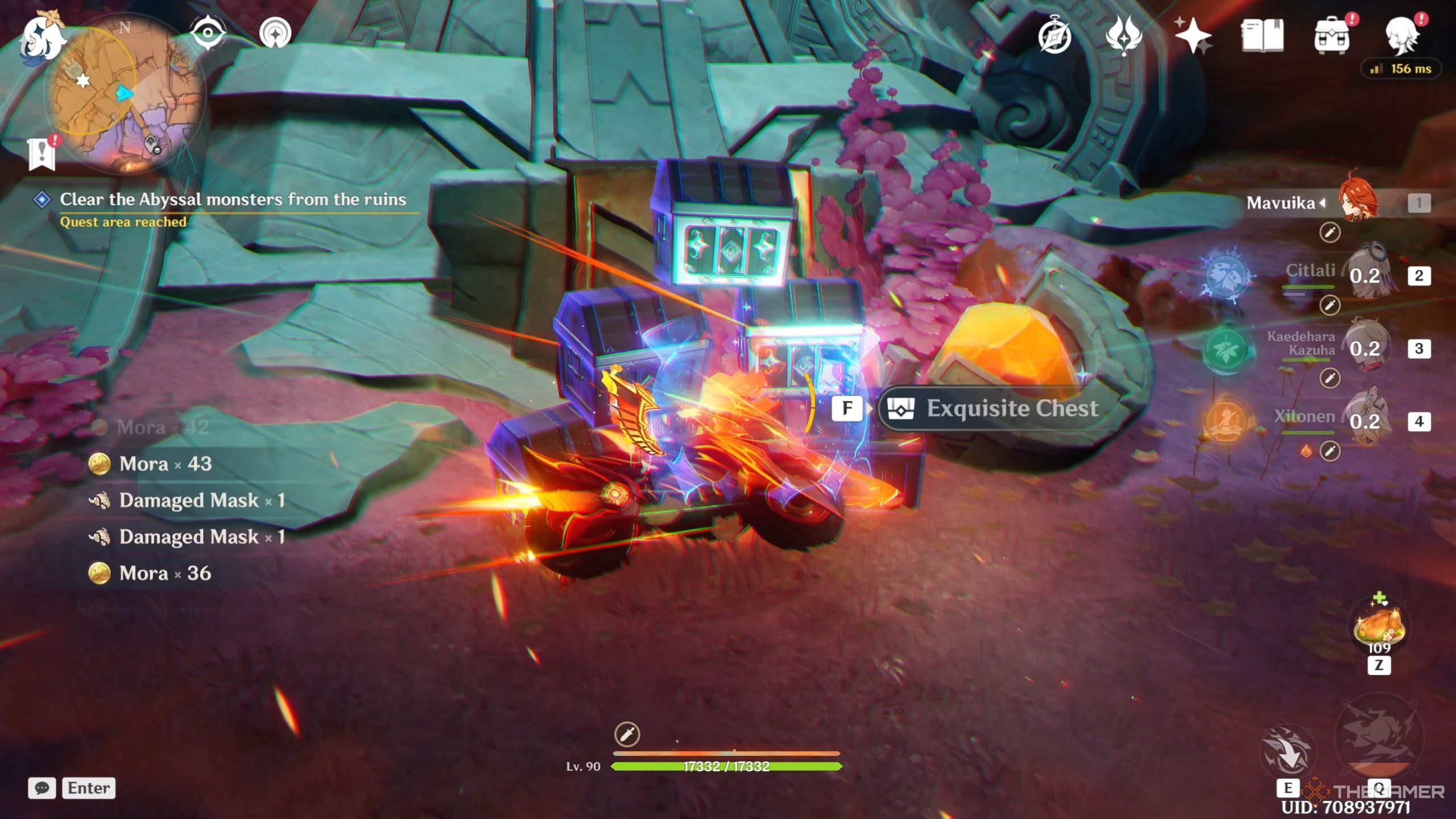Activate Mavuika's Elemental Skill
This screenshot has width=1456, height=819.
click(1288, 752)
